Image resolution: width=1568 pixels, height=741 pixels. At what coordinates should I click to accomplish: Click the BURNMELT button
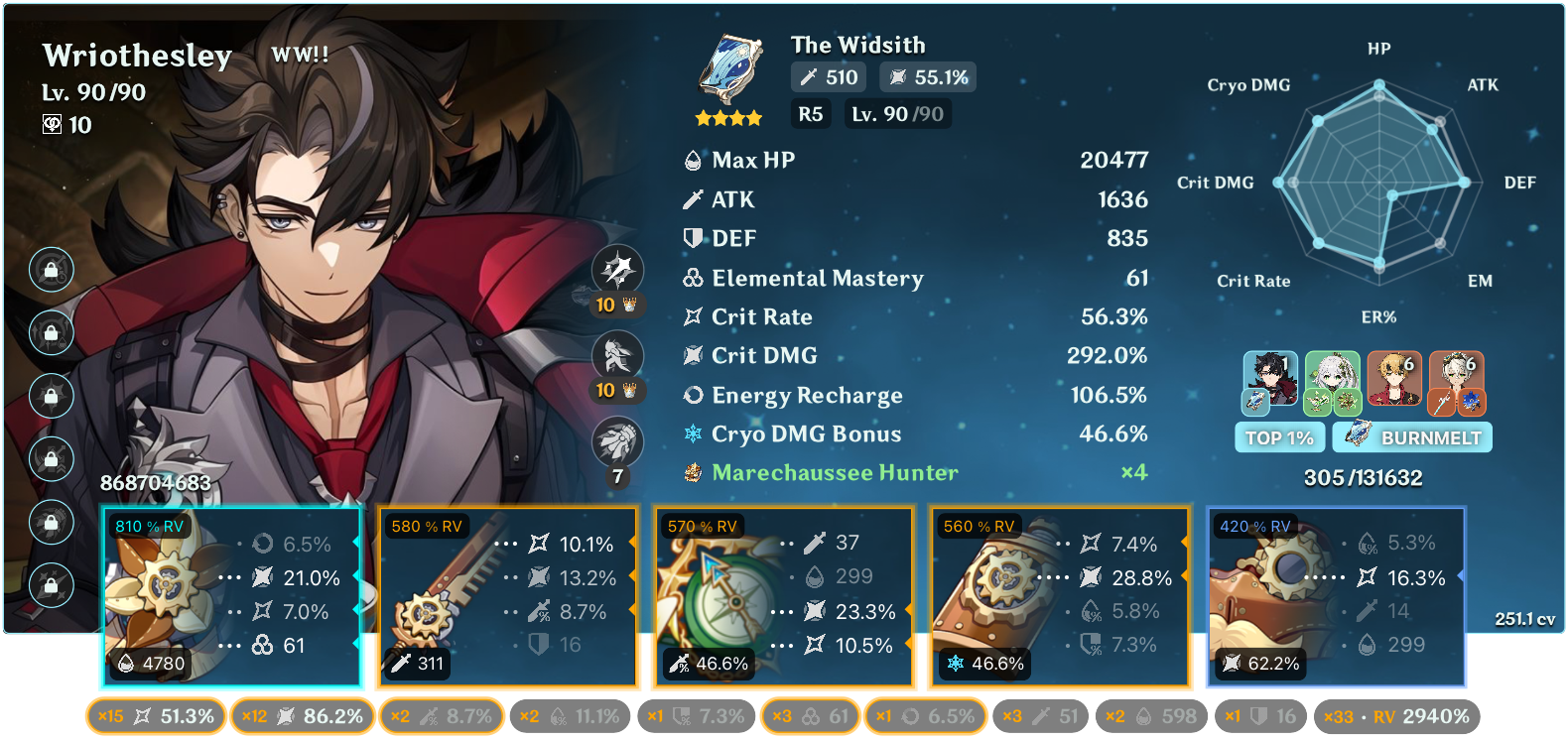pos(1411,436)
